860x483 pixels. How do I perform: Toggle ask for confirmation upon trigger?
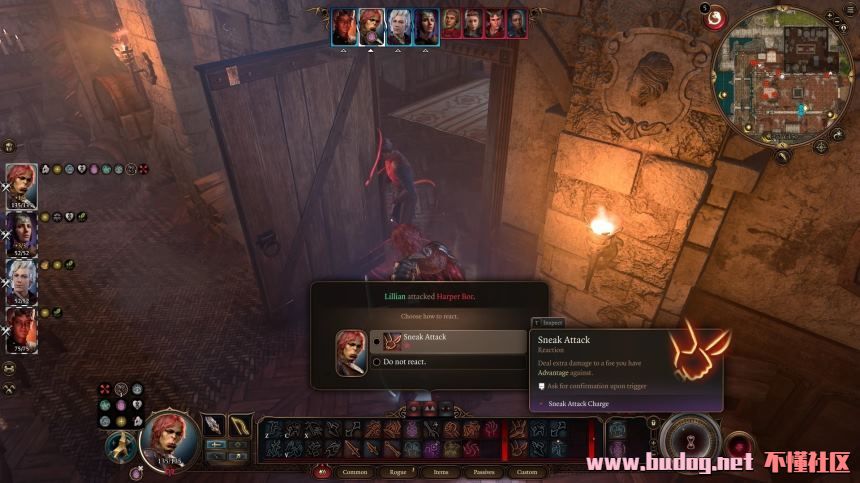[x=541, y=385]
